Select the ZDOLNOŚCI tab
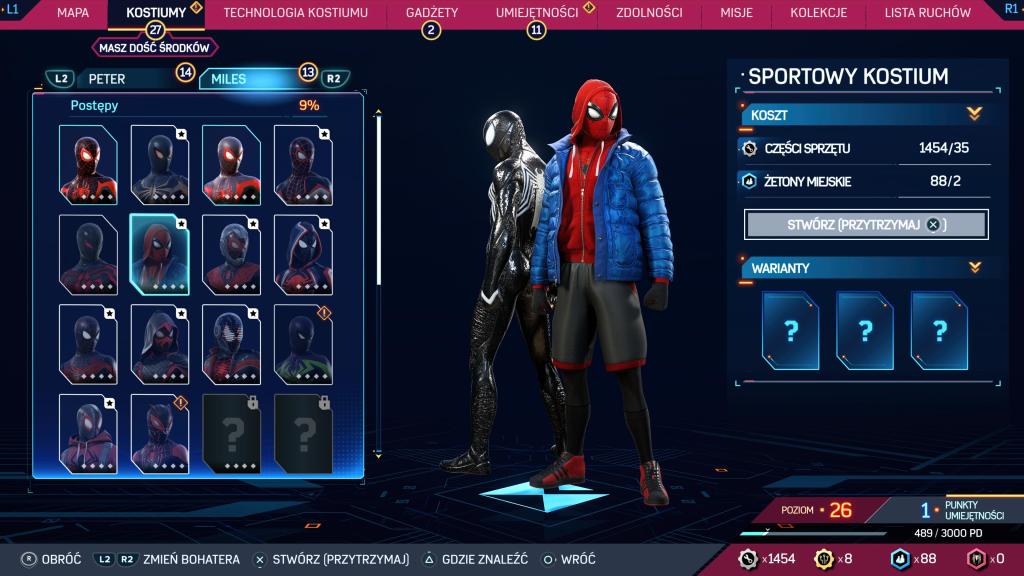Viewport: 1024px width, 576px height. 649,13
